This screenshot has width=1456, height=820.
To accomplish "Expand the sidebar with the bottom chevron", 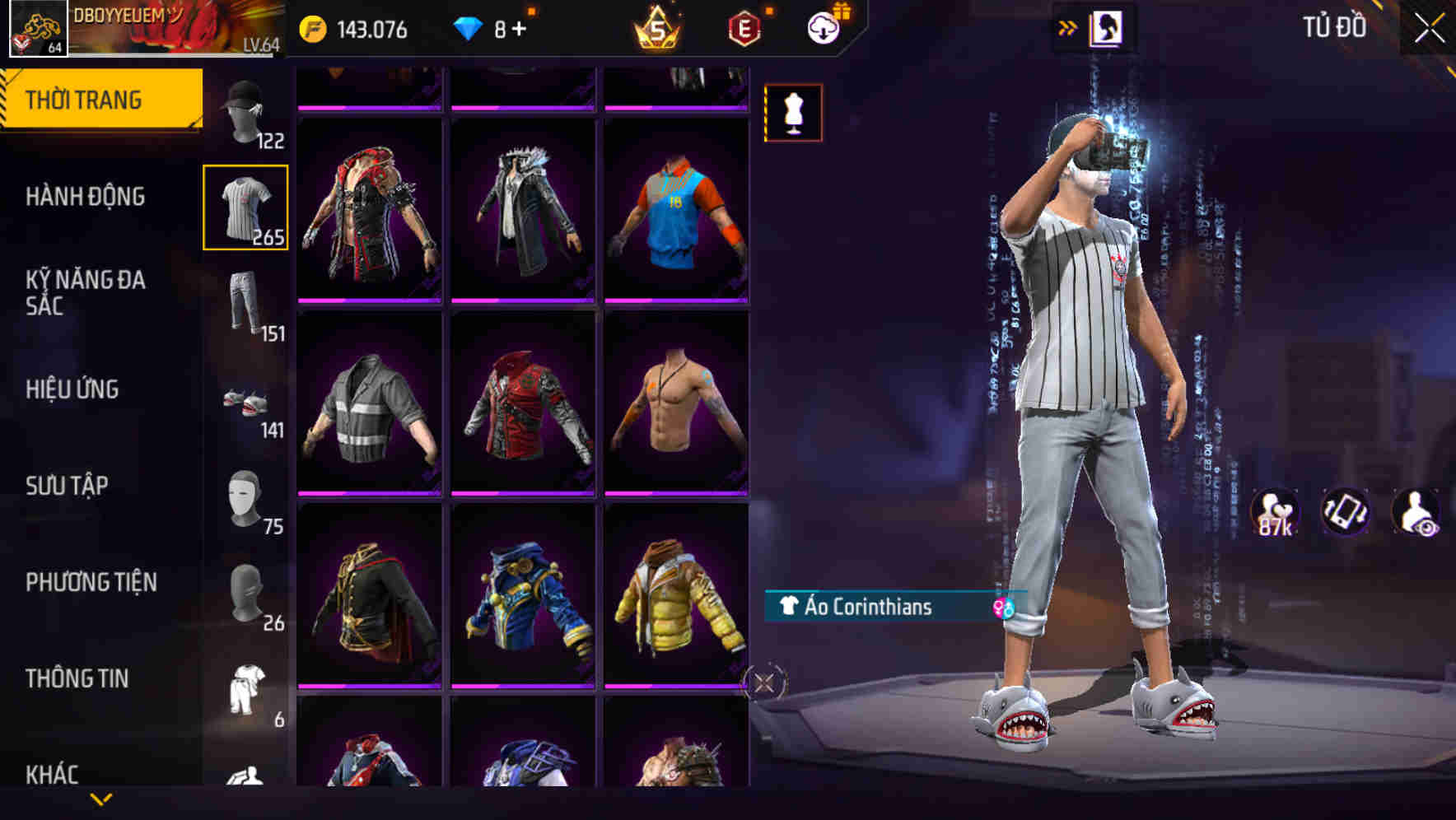I will 101,799.
